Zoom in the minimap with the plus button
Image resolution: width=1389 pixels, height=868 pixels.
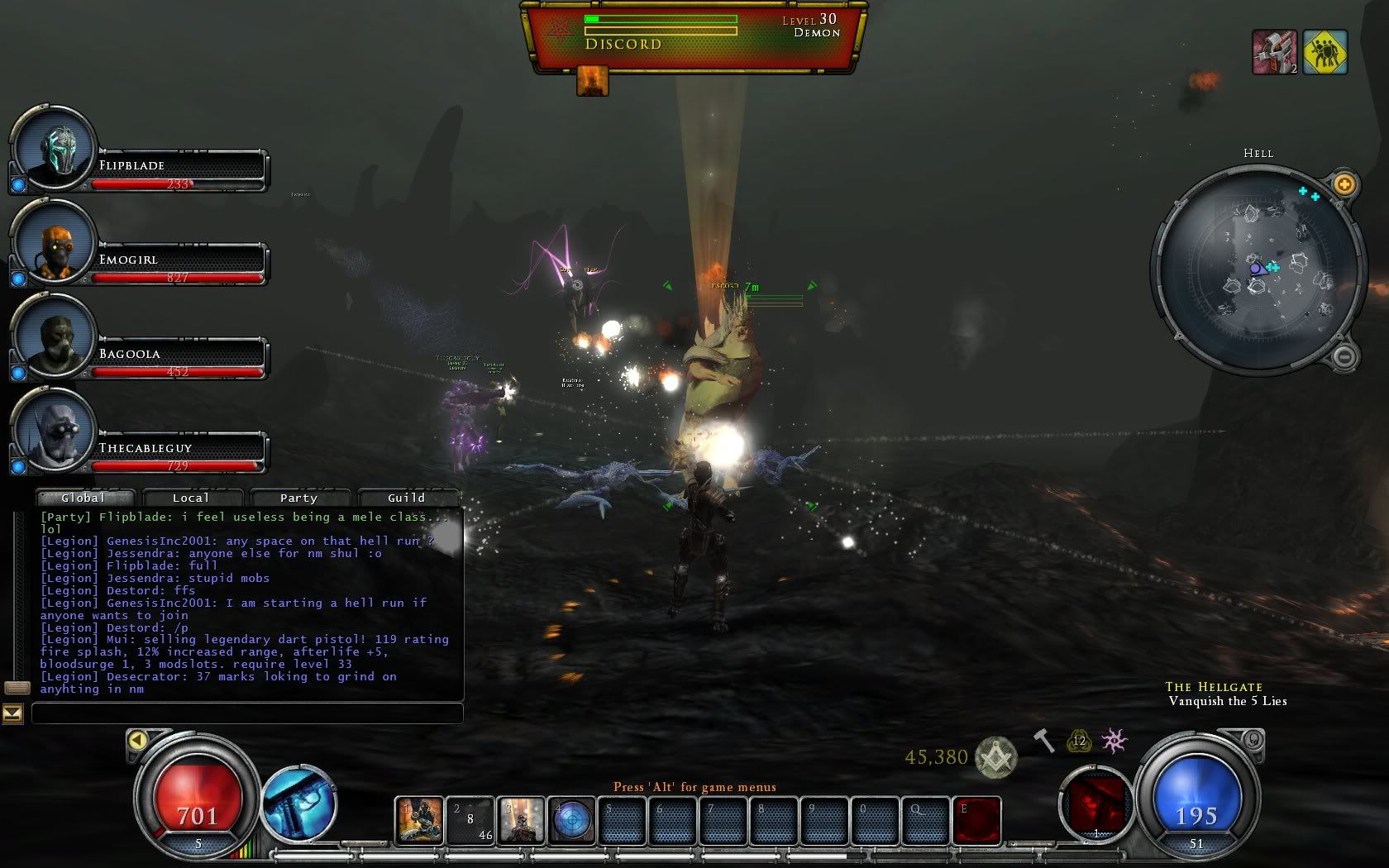(x=1344, y=184)
